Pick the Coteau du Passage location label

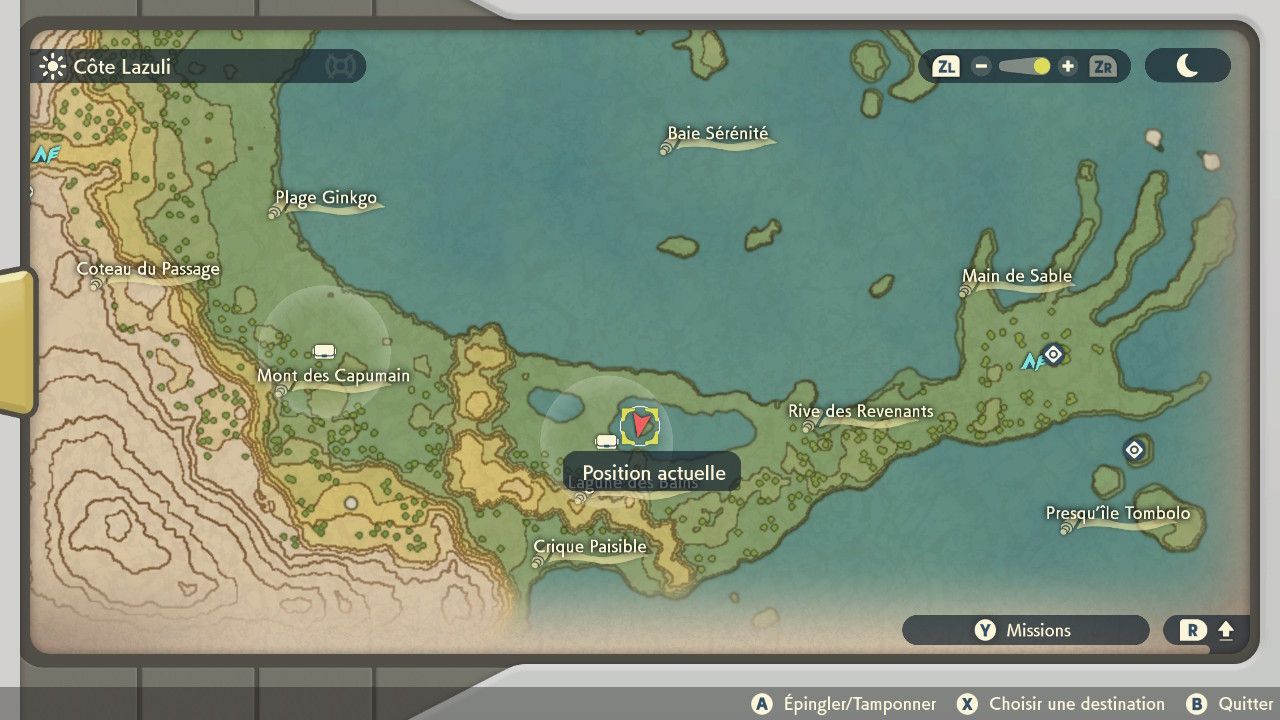point(148,269)
